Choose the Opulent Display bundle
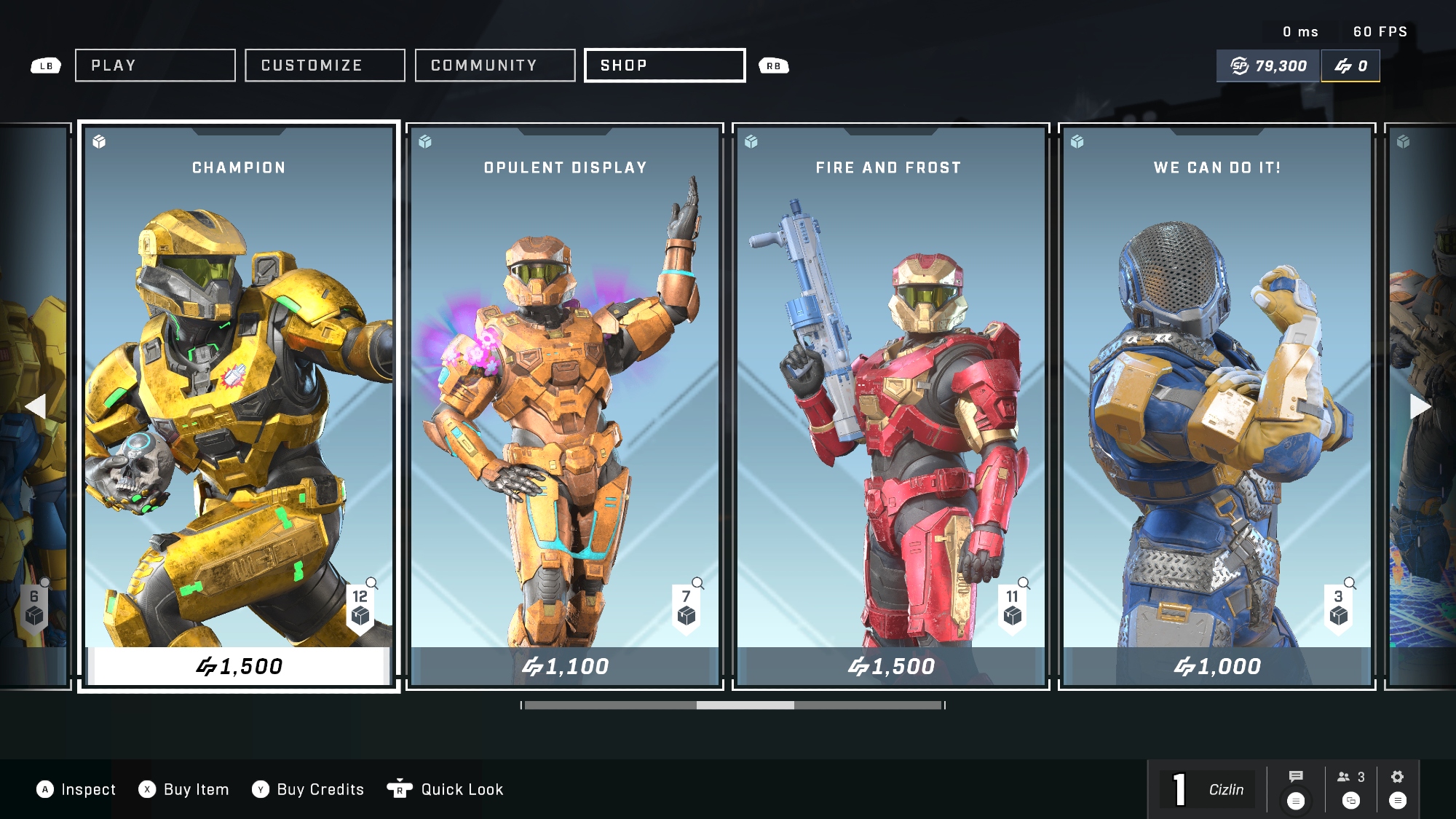This screenshot has height=819, width=1456. 565,386
